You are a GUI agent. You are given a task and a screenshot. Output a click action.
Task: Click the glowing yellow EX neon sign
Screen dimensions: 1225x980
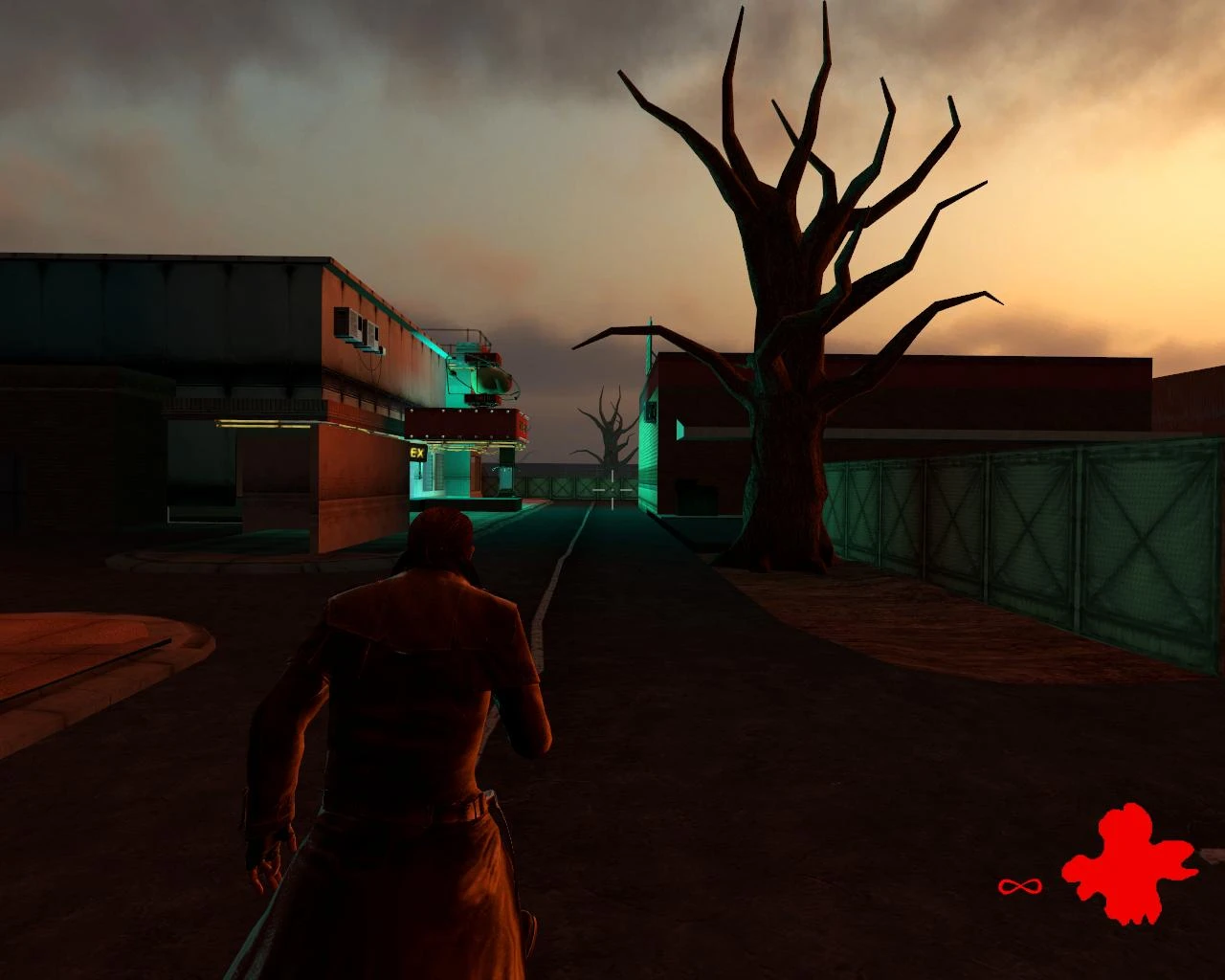(x=417, y=453)
